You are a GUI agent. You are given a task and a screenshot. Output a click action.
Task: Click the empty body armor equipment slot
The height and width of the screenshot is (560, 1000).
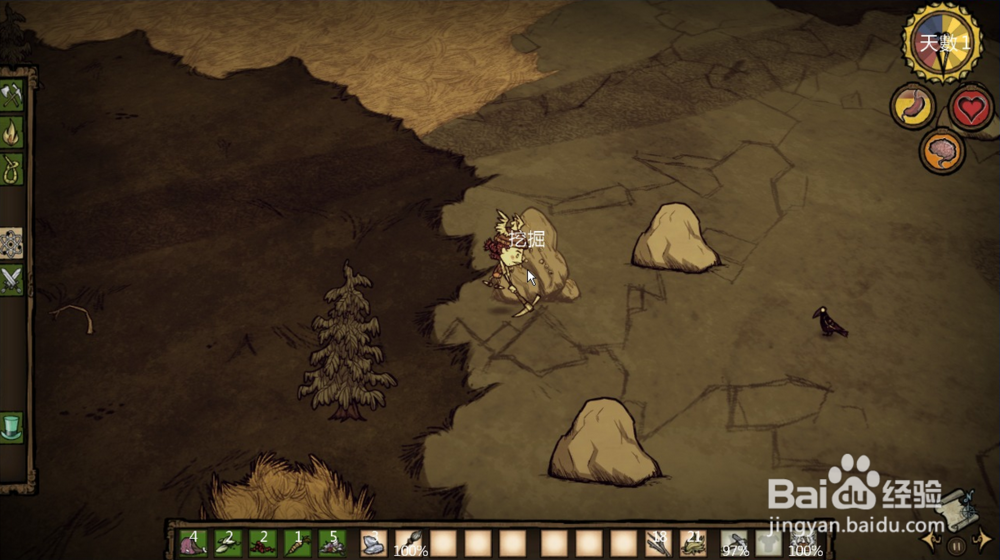pyautogui.click(x=768, y=543)
